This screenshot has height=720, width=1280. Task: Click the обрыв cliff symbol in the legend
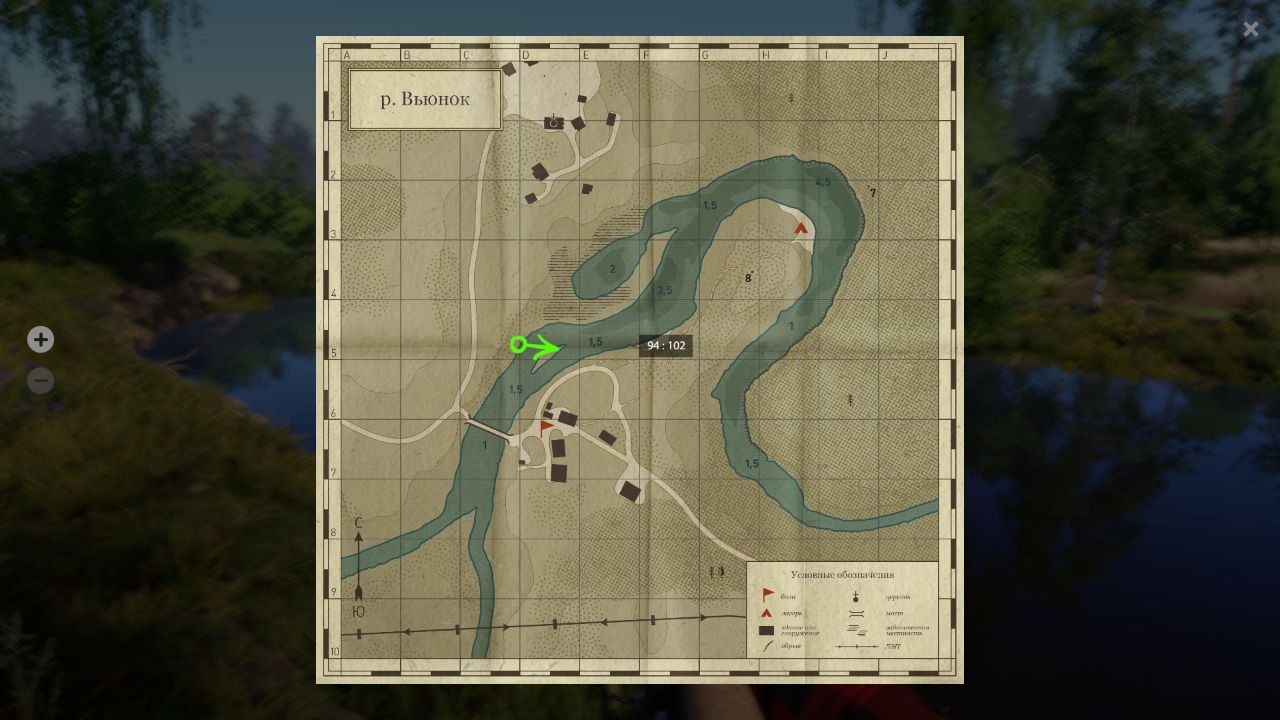(x=765, y=645)
